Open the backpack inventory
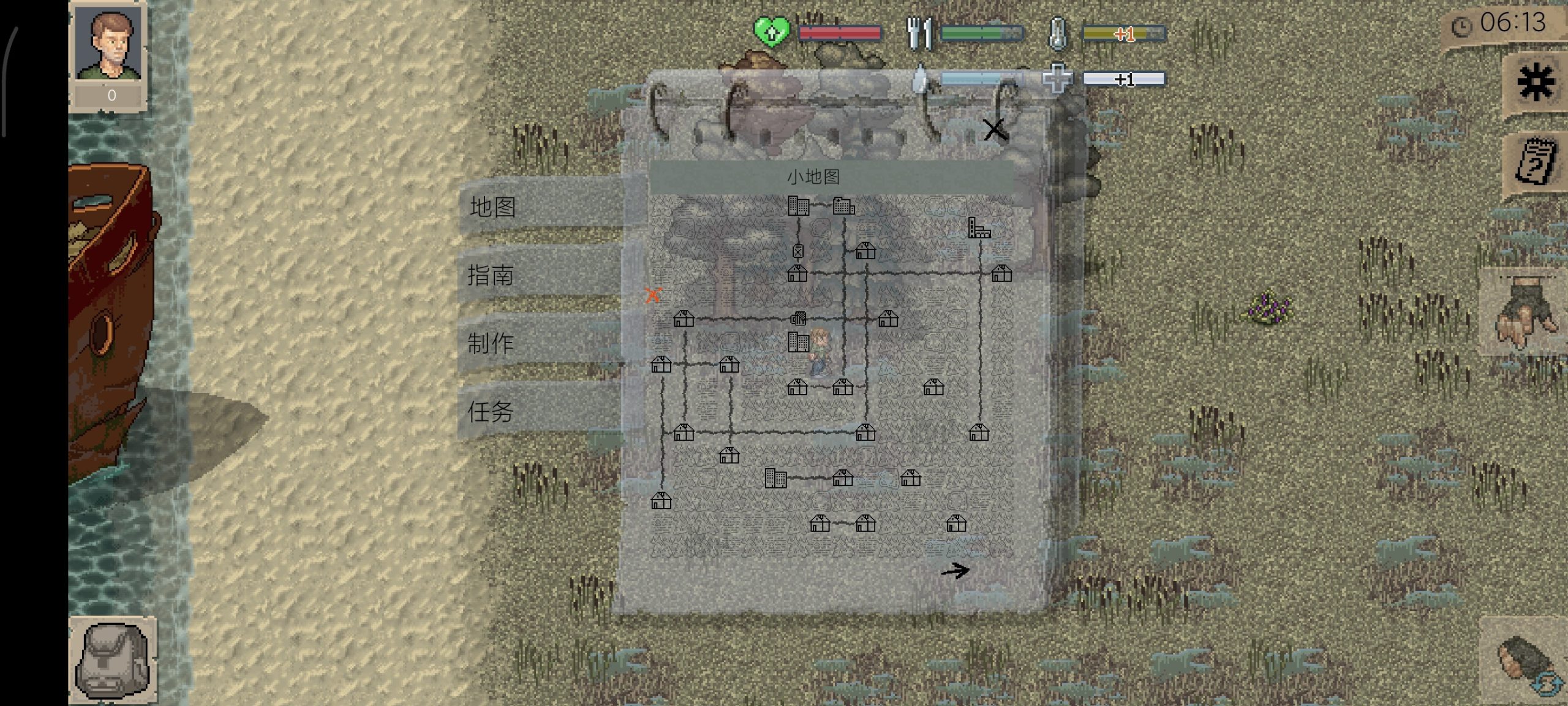Viewport: 1568px width, 706px height. coord(112,661)
